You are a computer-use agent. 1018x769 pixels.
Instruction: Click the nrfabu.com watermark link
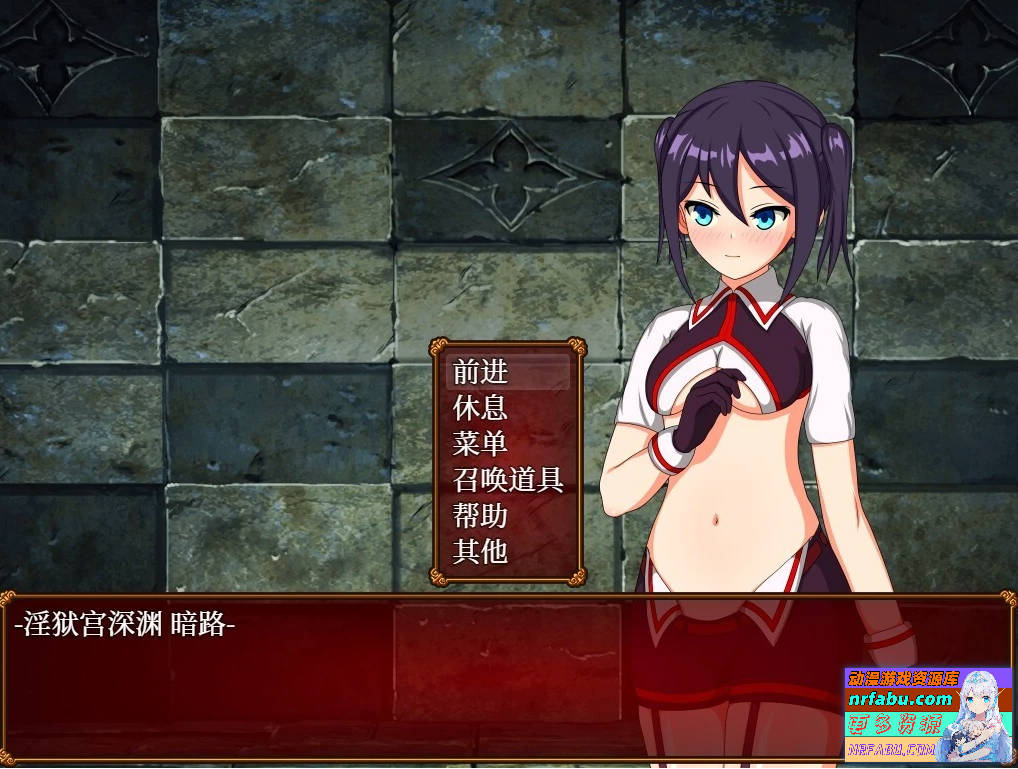pos(901,699)
